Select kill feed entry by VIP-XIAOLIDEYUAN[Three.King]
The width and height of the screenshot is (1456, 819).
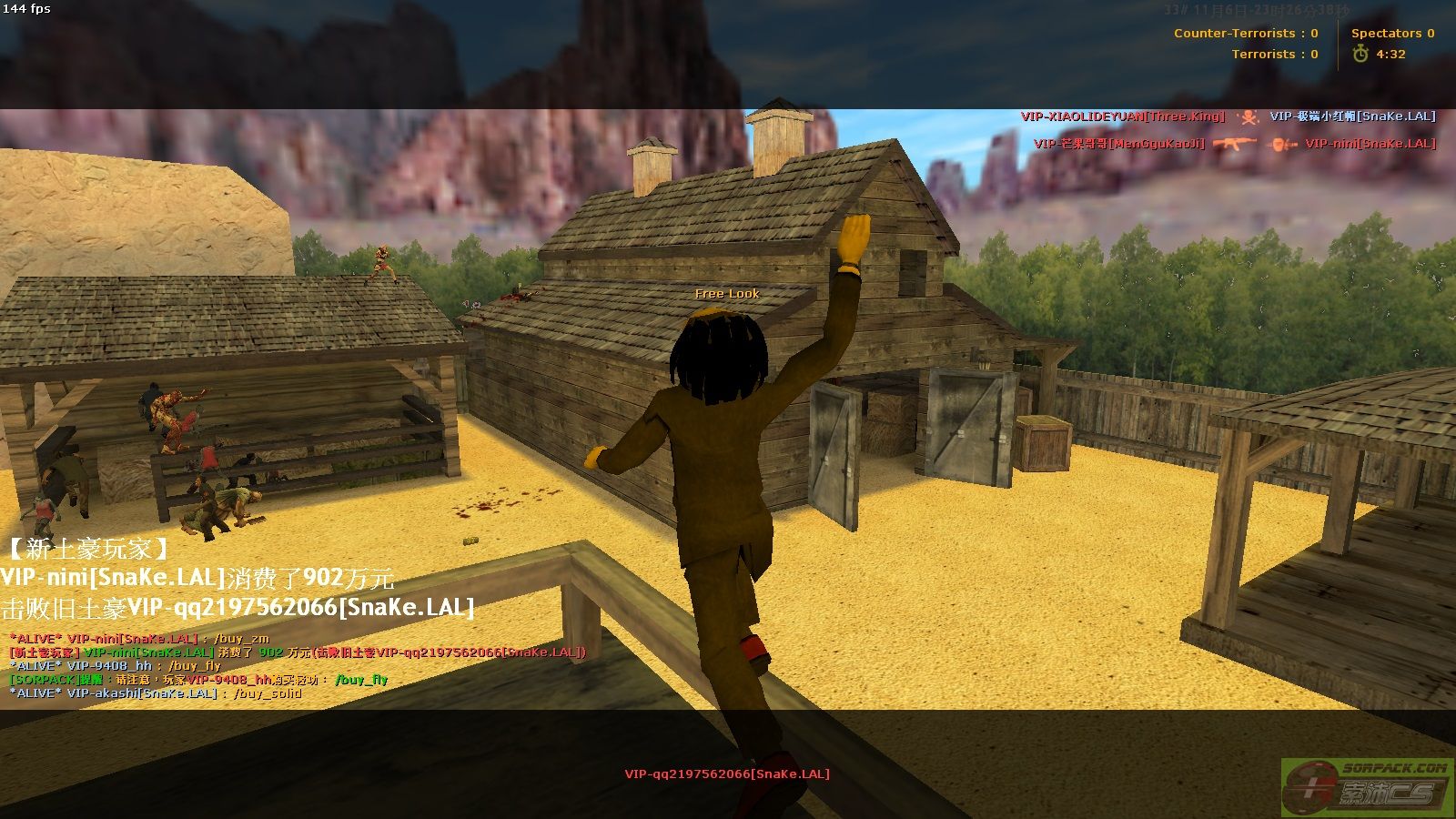click(x=1122, y=116)
